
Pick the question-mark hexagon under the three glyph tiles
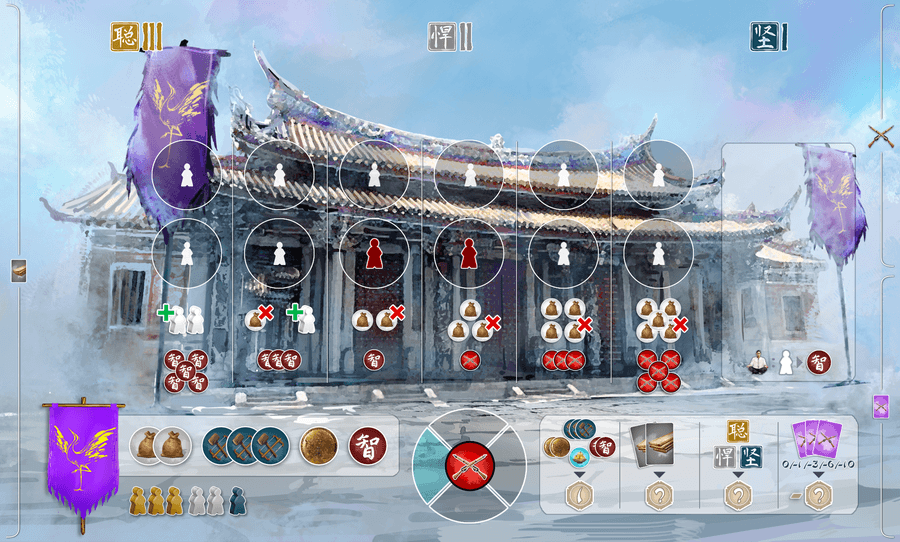tap(738, 493)
